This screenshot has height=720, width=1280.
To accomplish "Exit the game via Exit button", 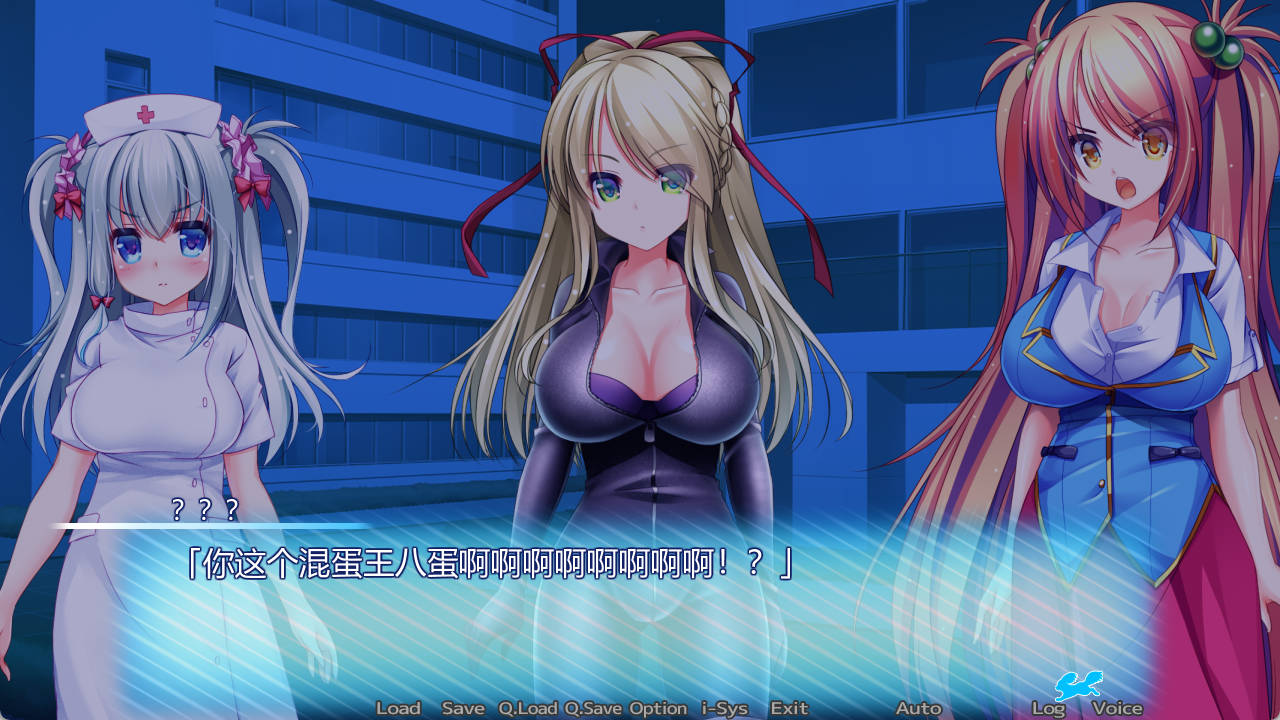I will tap(789, 708).
